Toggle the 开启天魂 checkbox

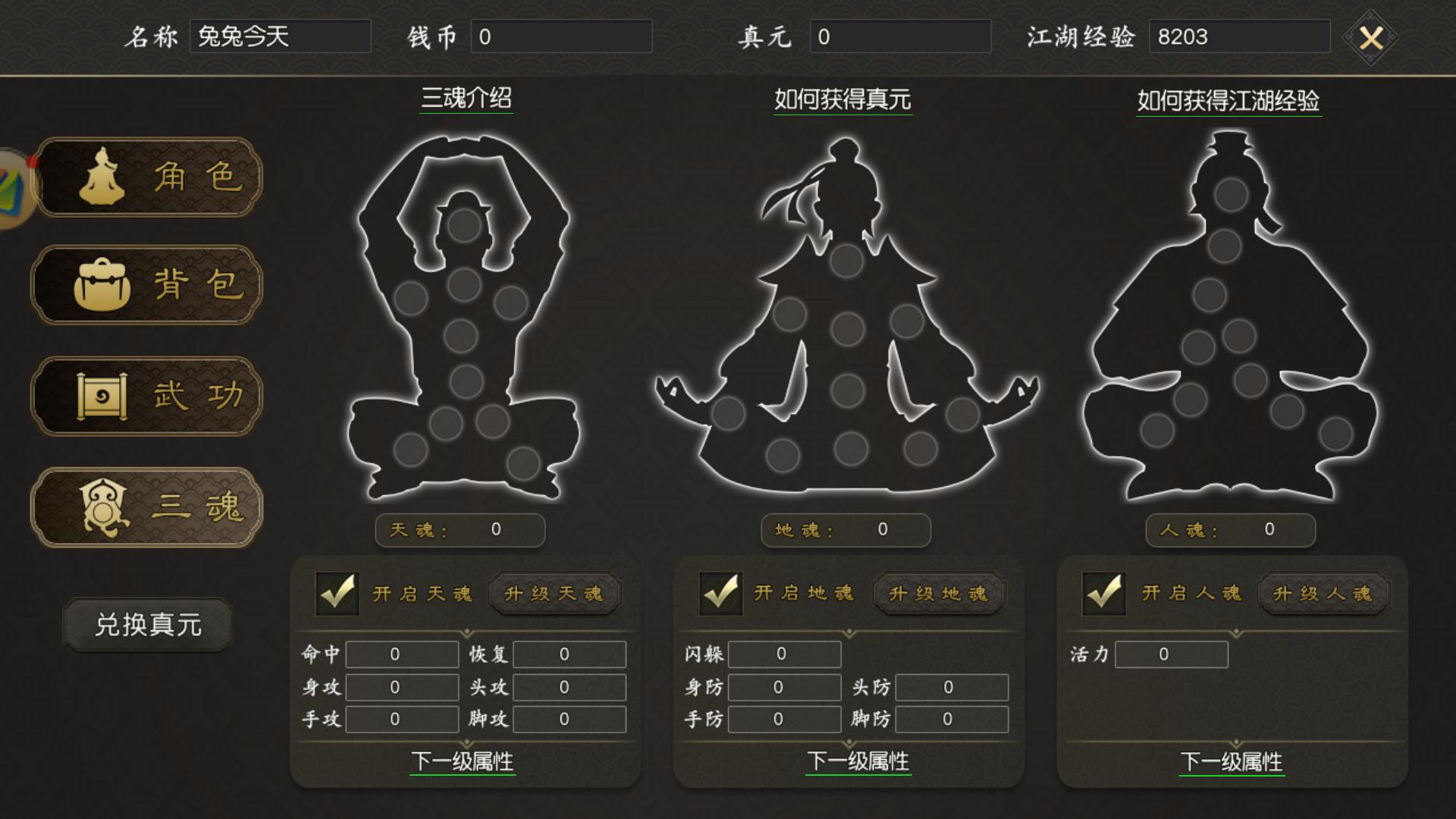click(x=338, y=595)
